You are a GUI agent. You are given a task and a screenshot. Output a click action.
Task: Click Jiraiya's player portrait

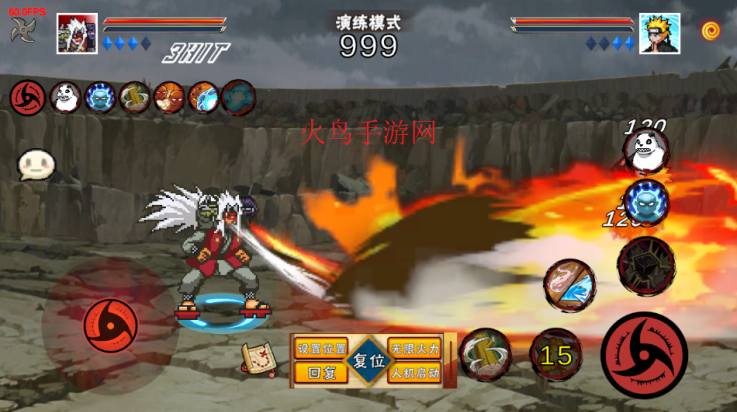77,33
